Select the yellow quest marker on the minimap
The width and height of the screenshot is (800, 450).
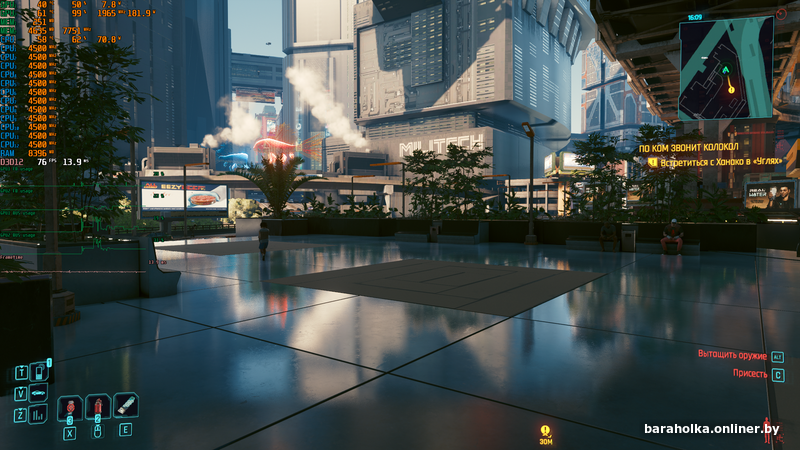point(731,89)
